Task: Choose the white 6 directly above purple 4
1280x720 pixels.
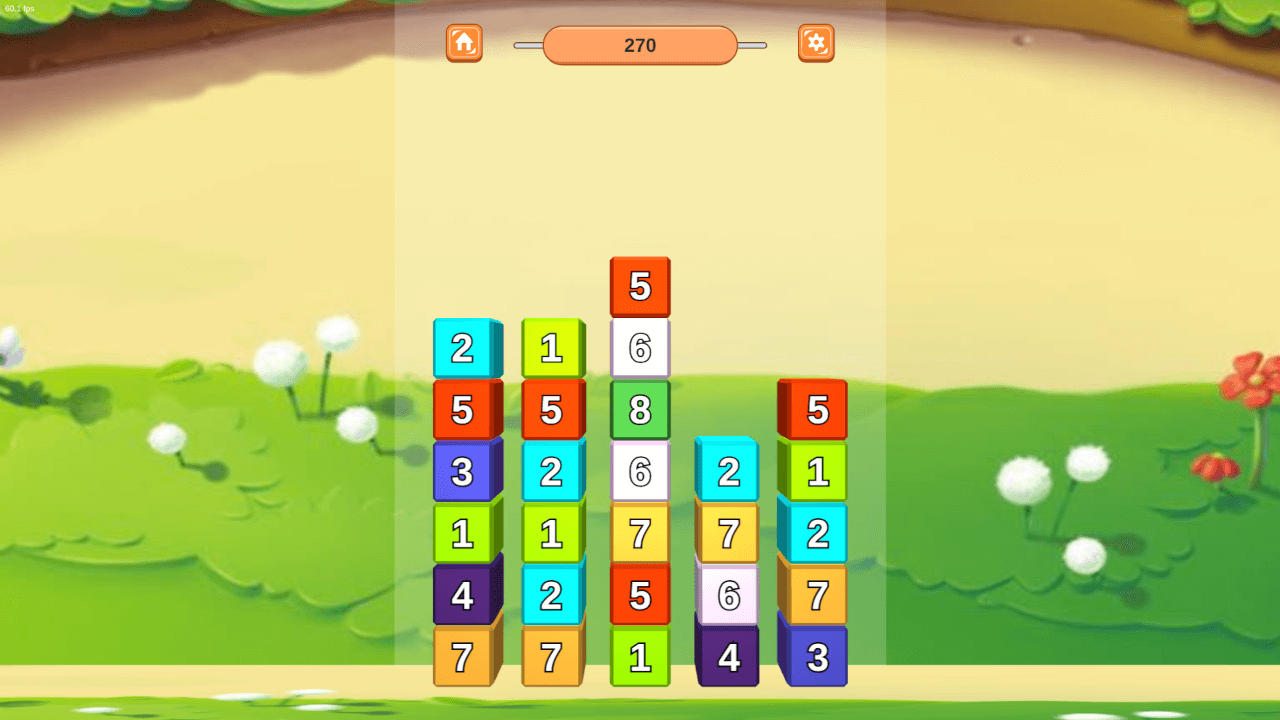Action: (728, 596)
